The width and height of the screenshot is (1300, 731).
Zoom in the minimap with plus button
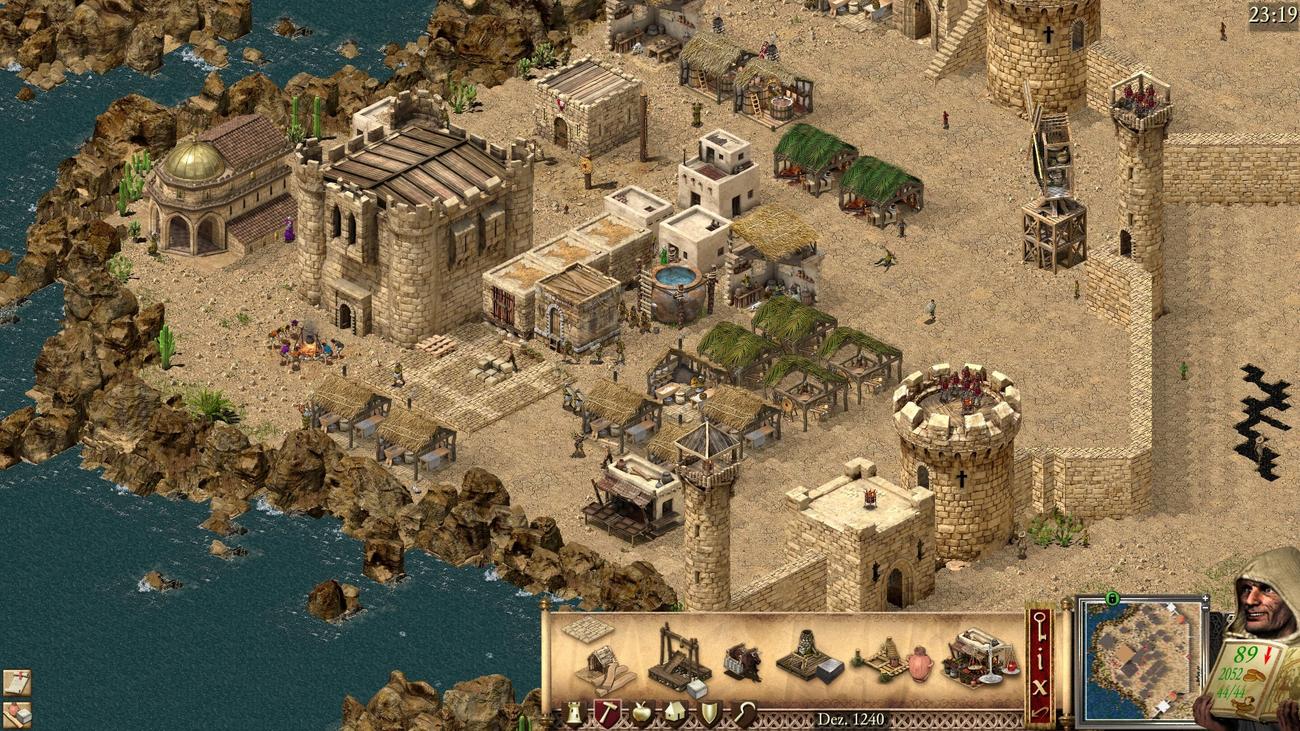(x=1205, y=600)
